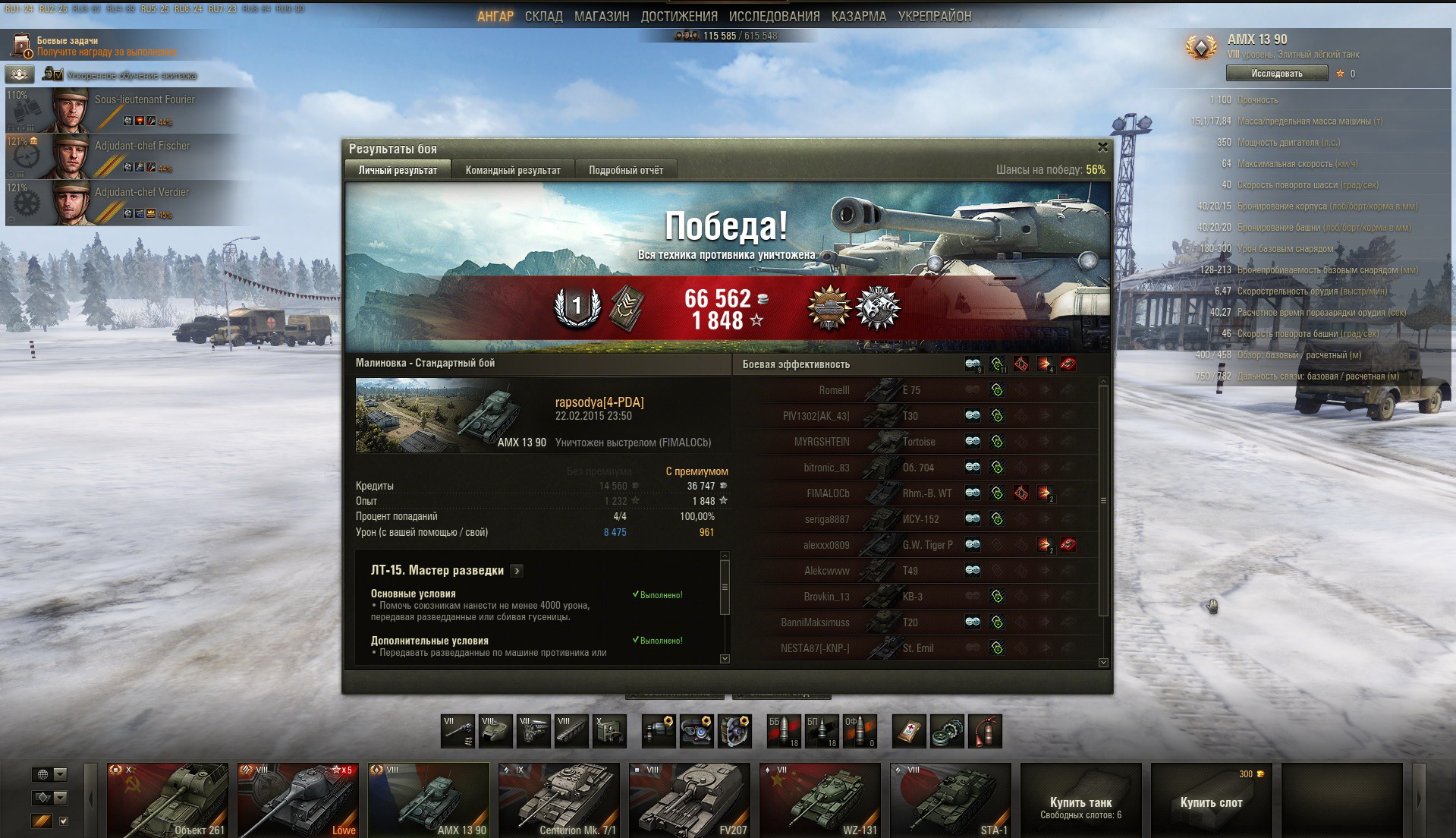Open the Подробный отчёт tab
The height and width of the screenshot is (838, 1456).
click(x=626, y=170)
